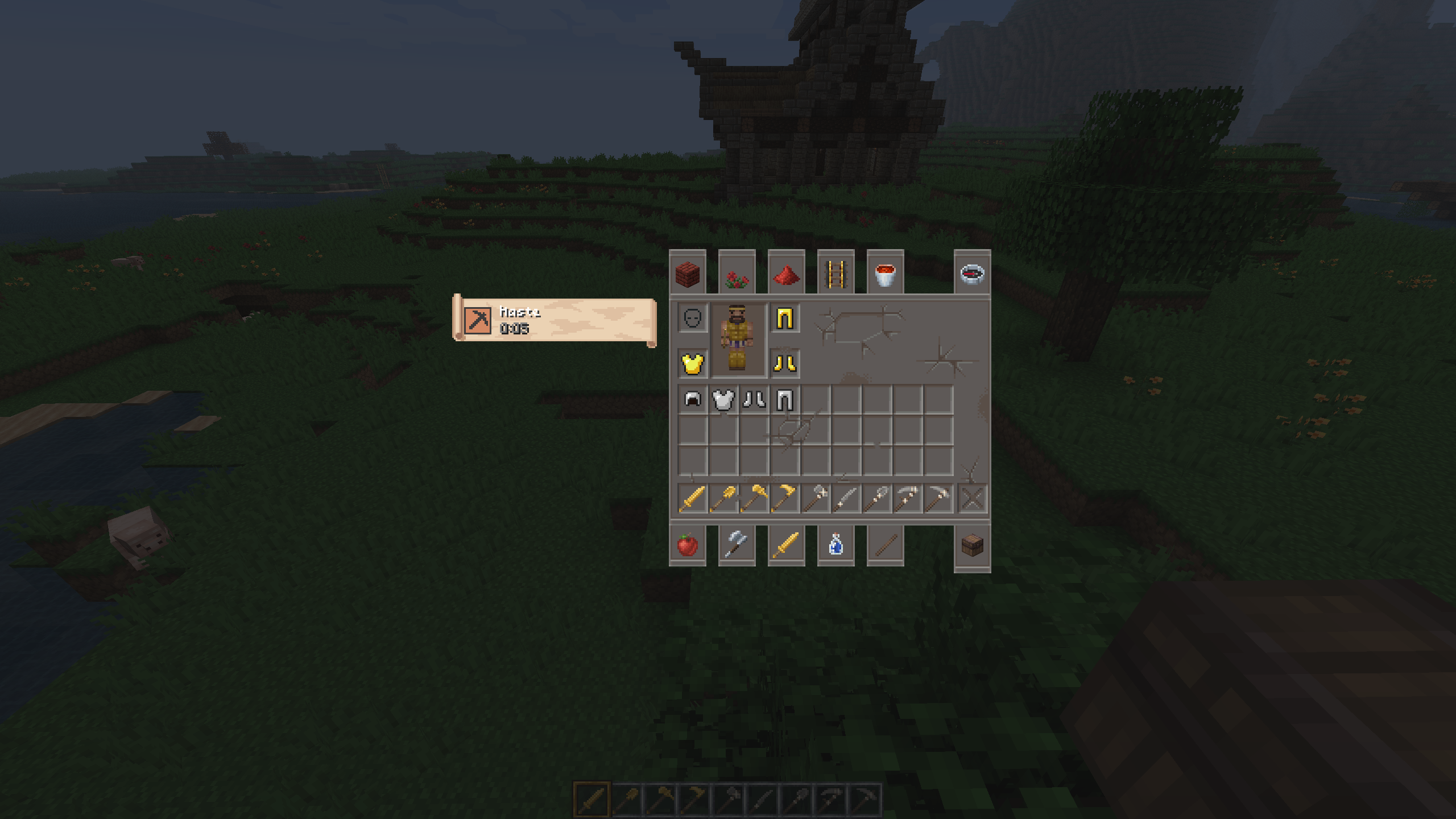Open the stick materials tab
Screen dimensions: 1456x819
(886, 545)
